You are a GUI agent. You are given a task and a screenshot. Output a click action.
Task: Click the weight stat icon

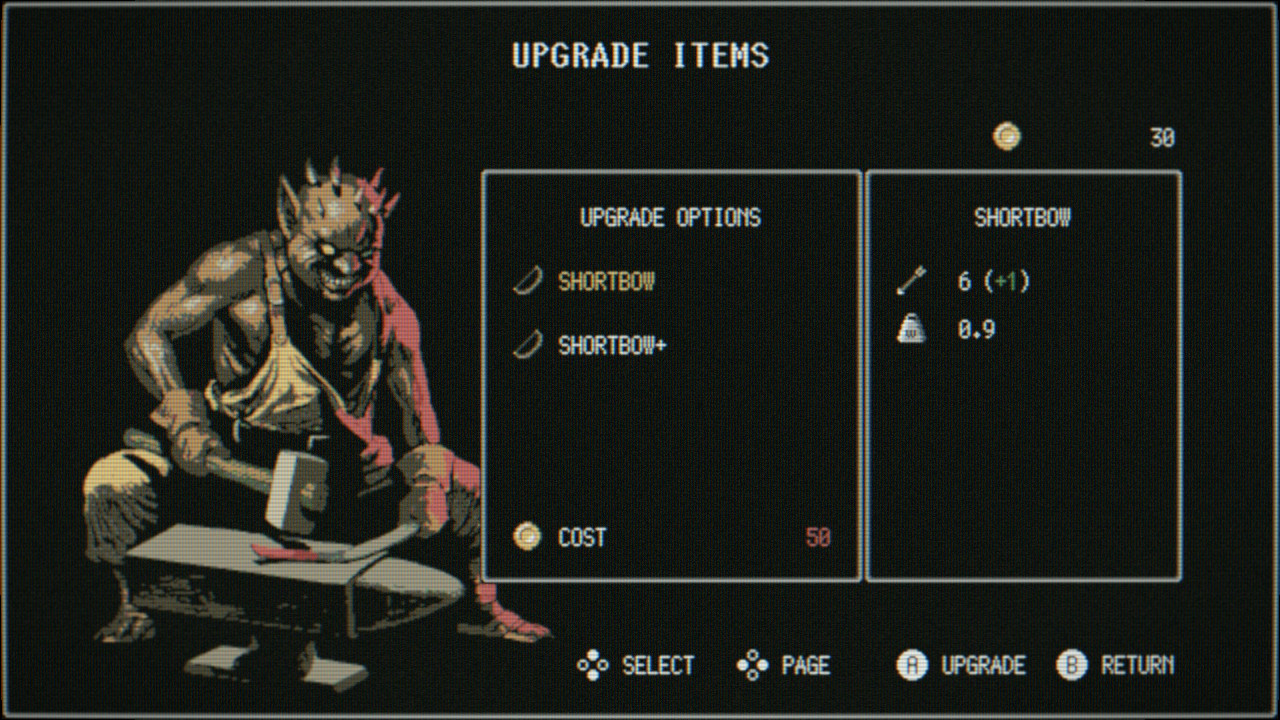click(911, 329)
